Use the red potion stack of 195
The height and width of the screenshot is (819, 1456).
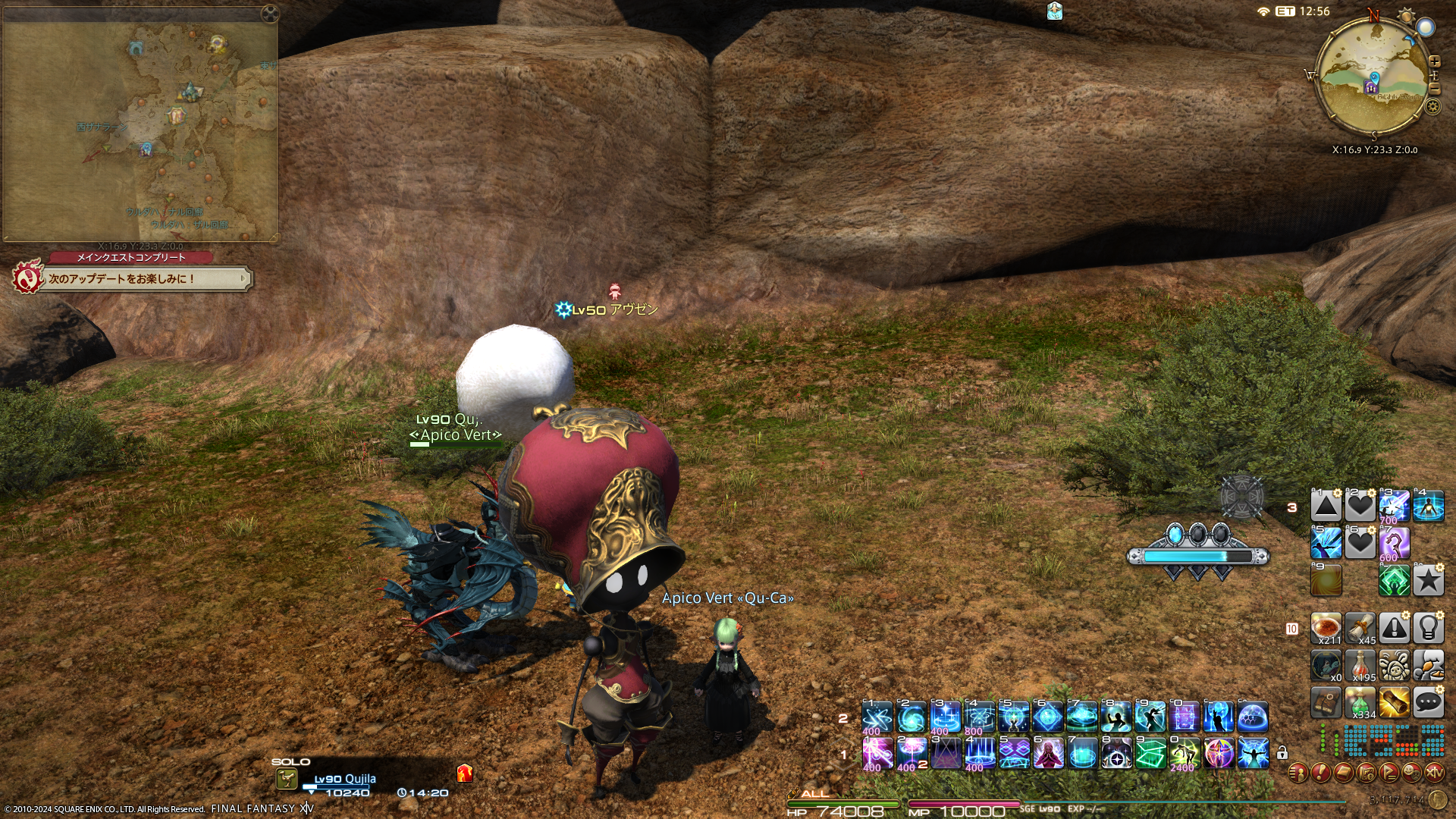pos(1360,665)
